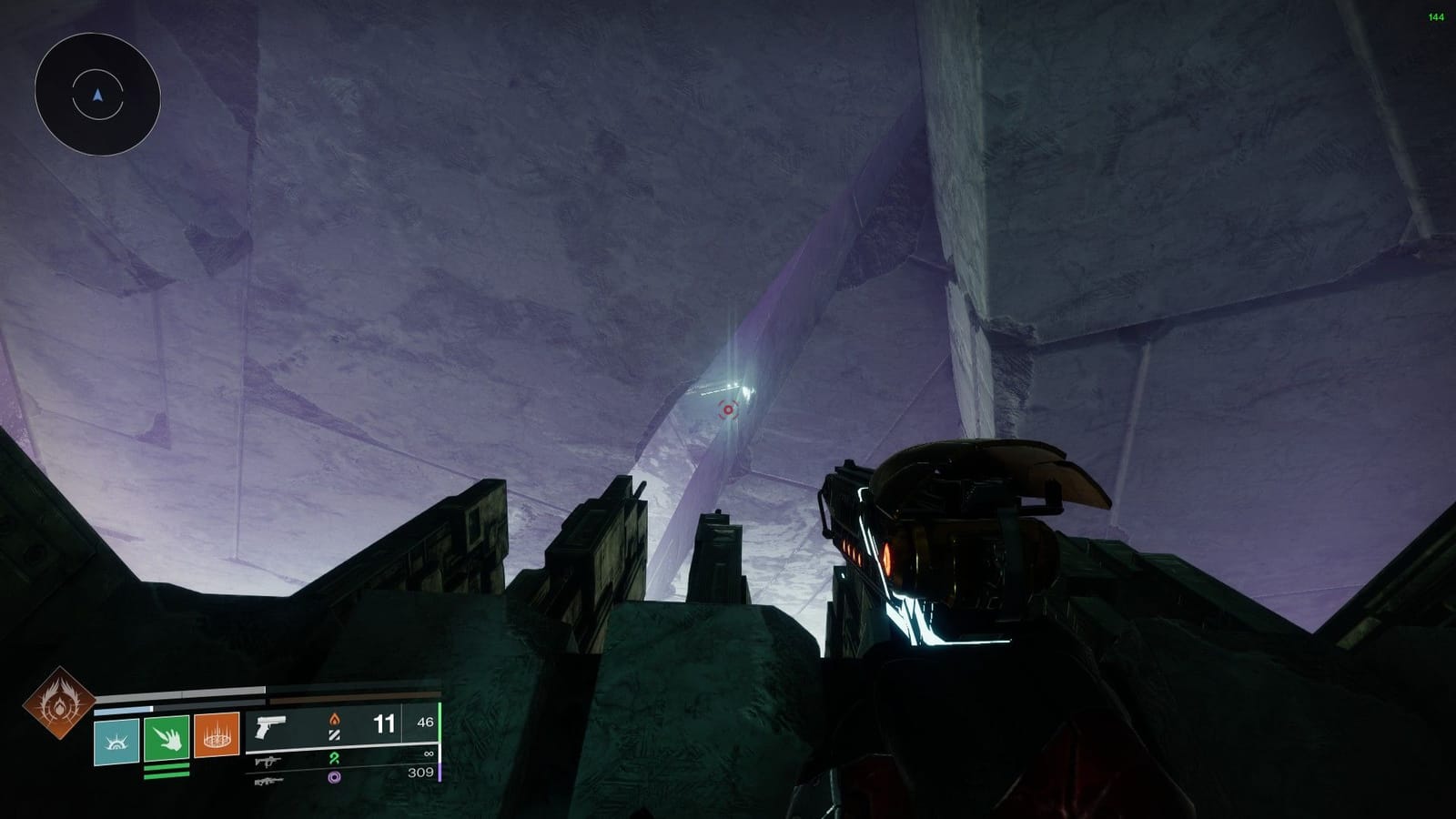This screenshot has height=819, width=1456.
Task: Expand the weapon loadout panel
Action: [x=346, y=746]
